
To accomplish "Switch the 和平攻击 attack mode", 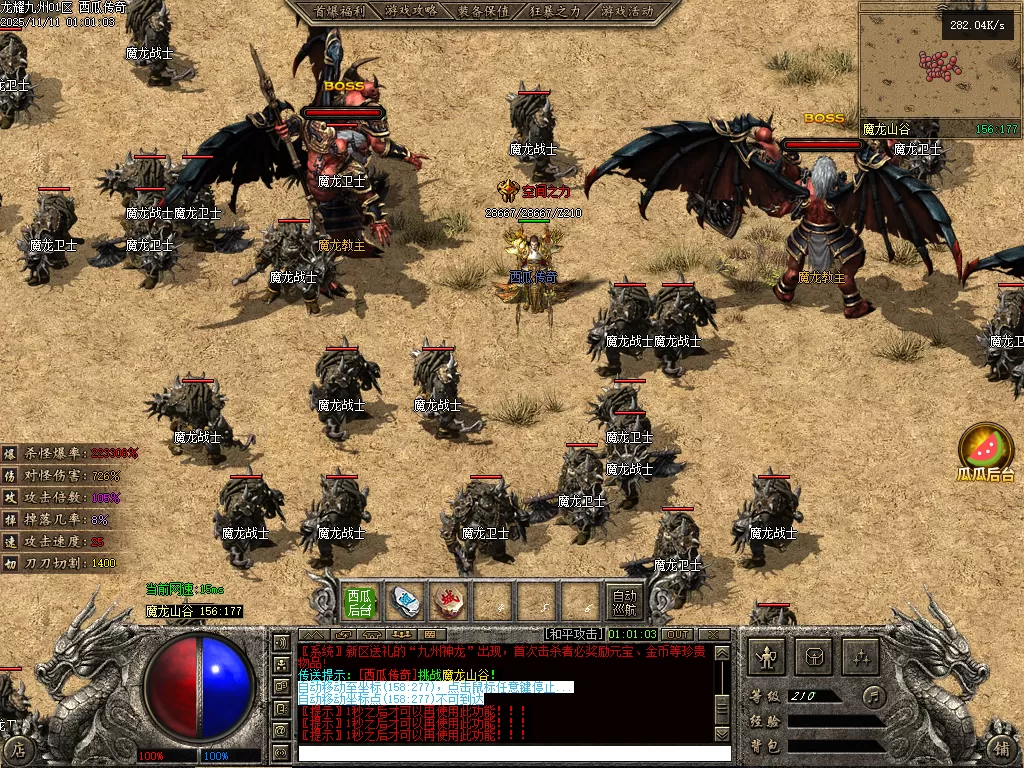I will click(574, 634).
